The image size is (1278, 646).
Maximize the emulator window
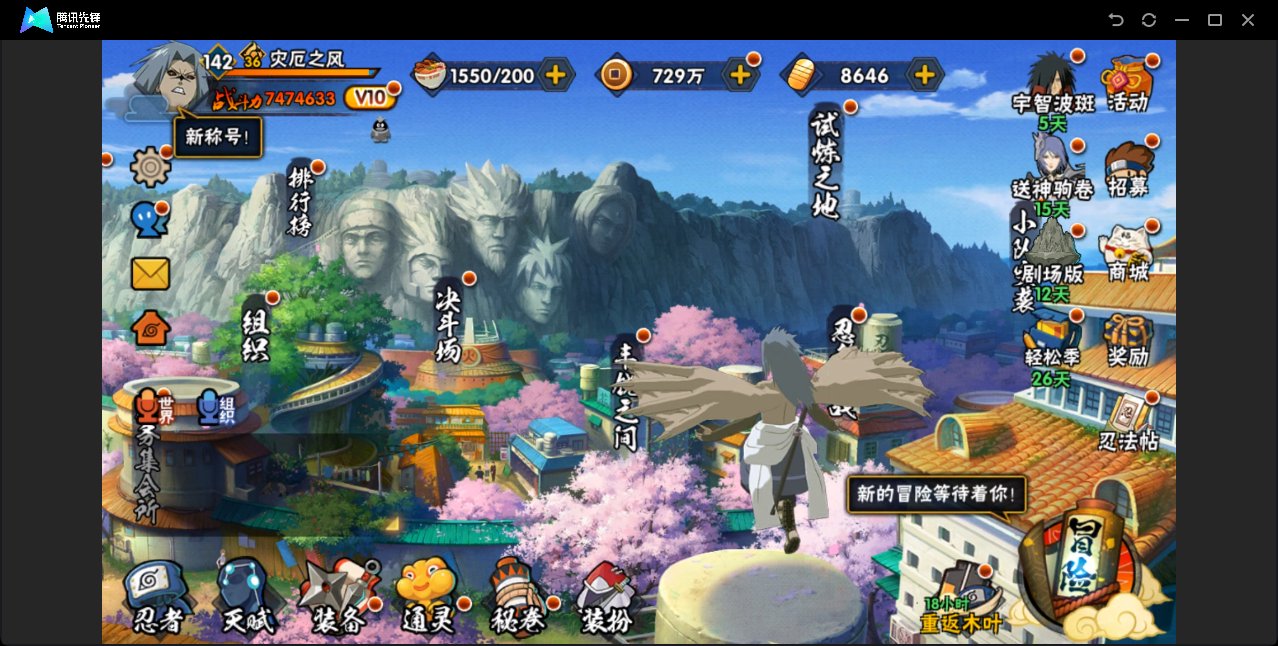[1215, 20]
